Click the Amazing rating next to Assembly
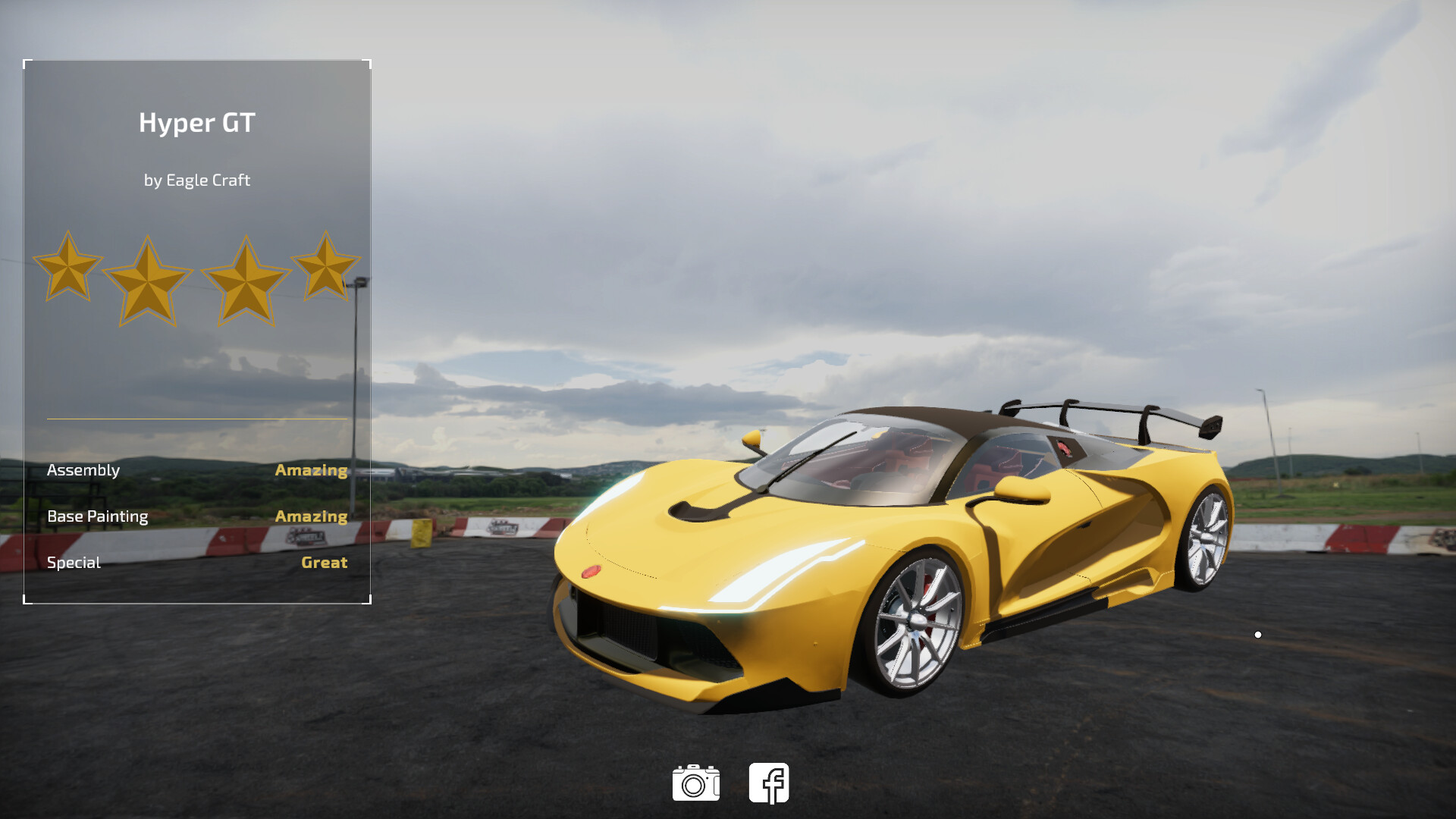This screenshot has height=819, width=1456. [312, 470]
